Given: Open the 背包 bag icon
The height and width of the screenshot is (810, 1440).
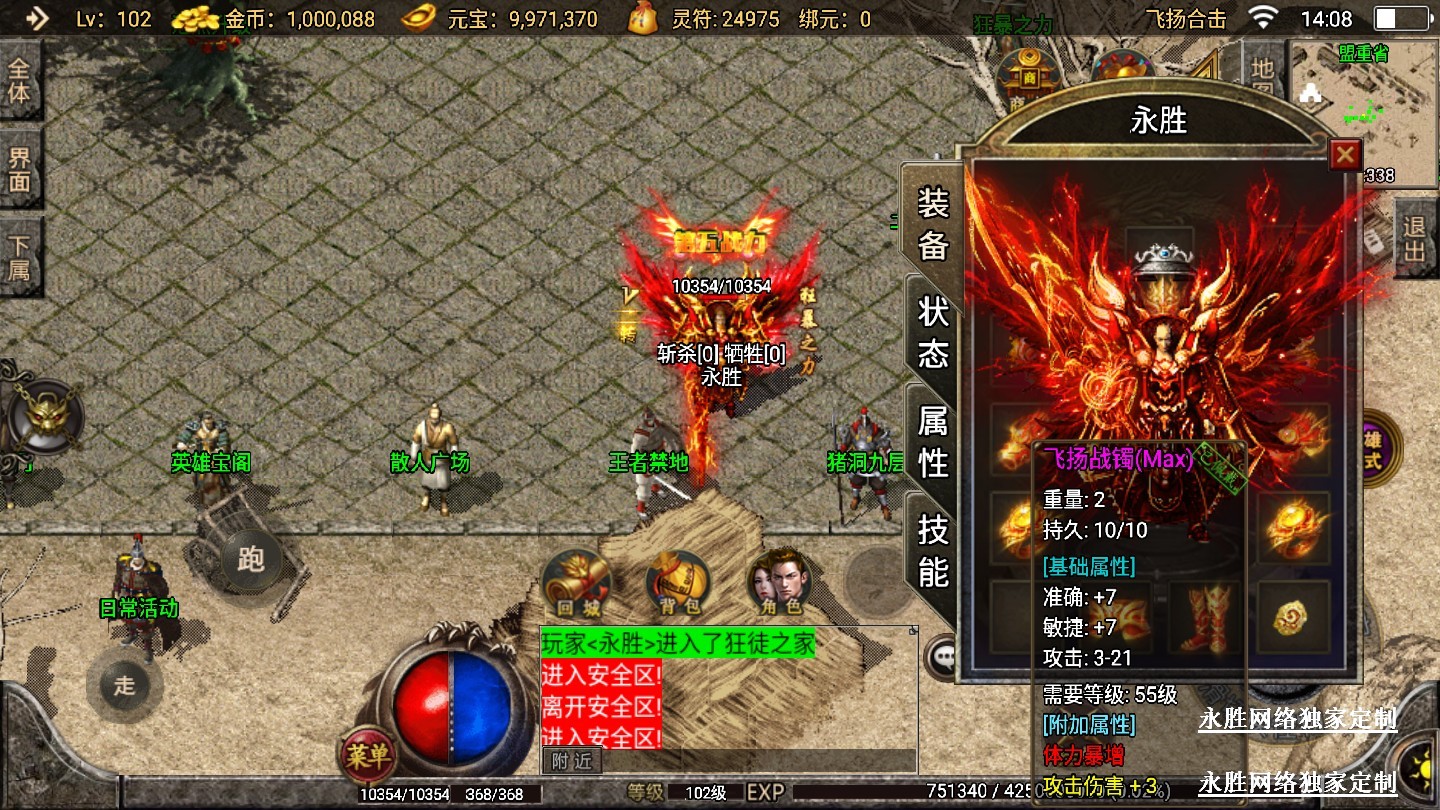Looking at the screenshot, I should click(x=679, y=584).
